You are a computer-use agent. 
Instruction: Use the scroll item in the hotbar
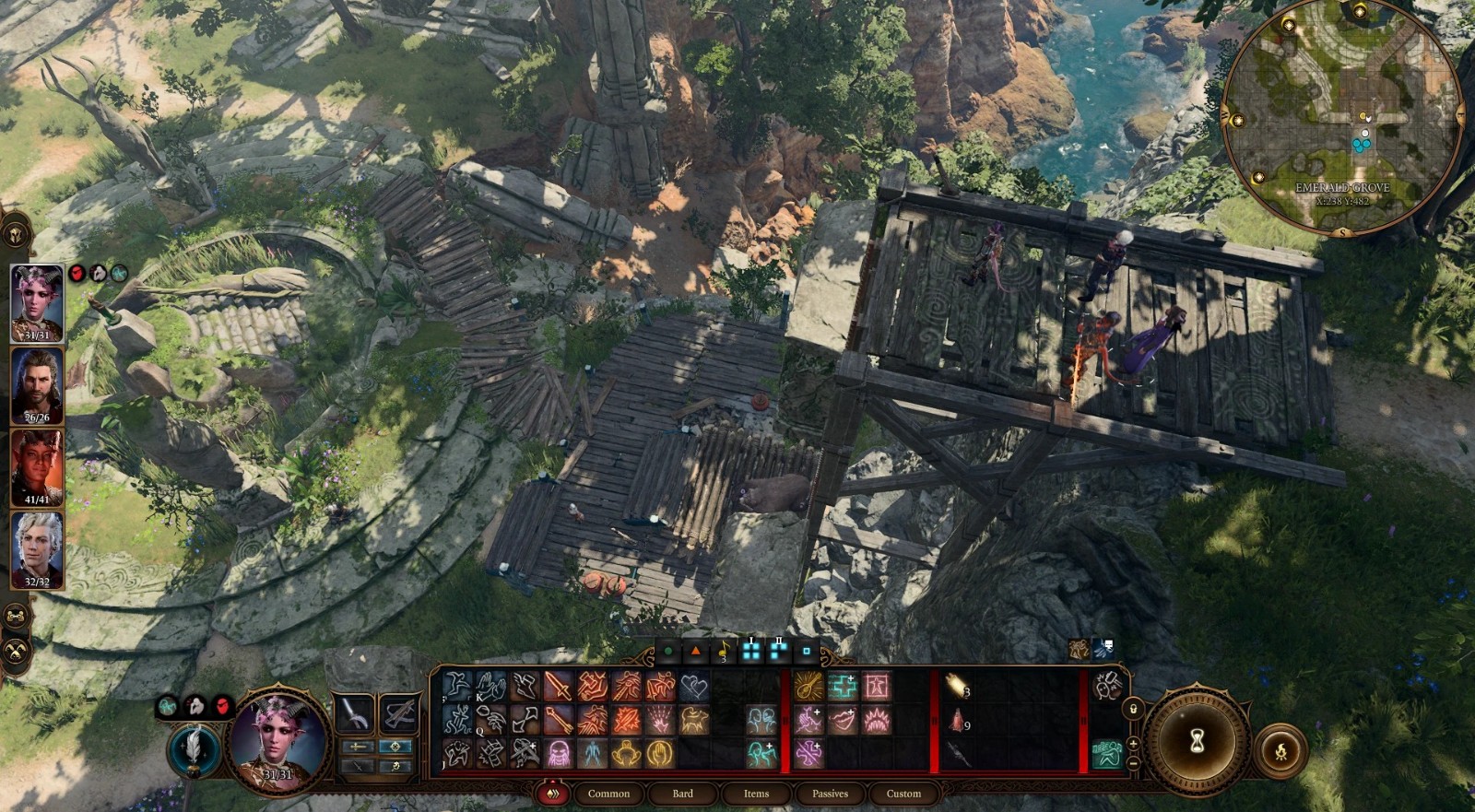click(x=956, y=687)
